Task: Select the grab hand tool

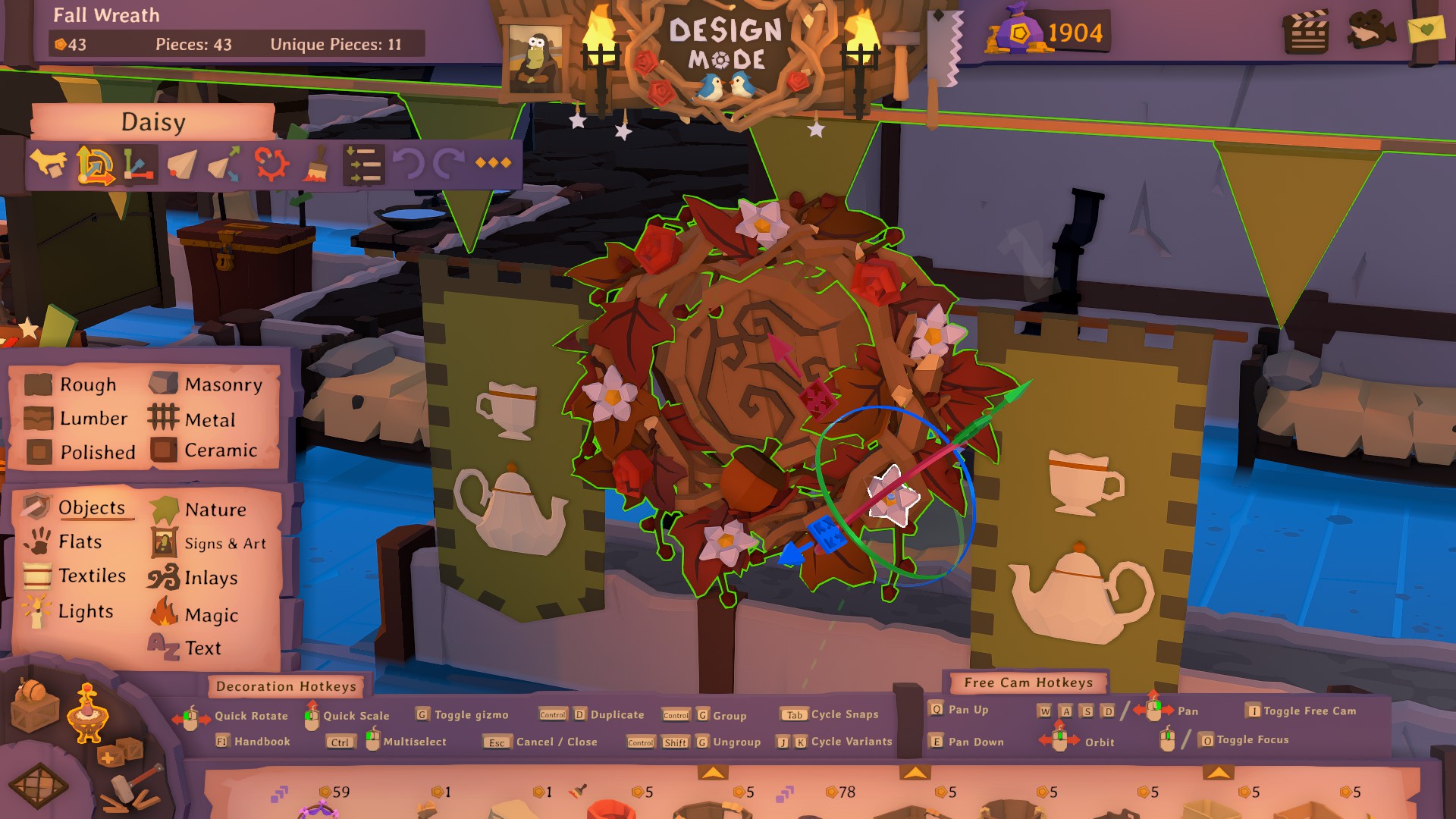Action: pos(48,164)
